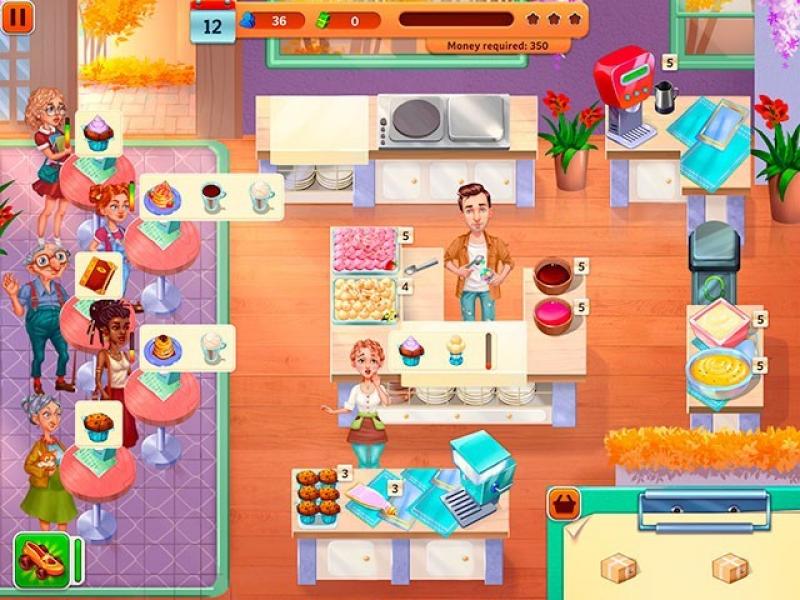Open the shopping basket button

(564, 504)
